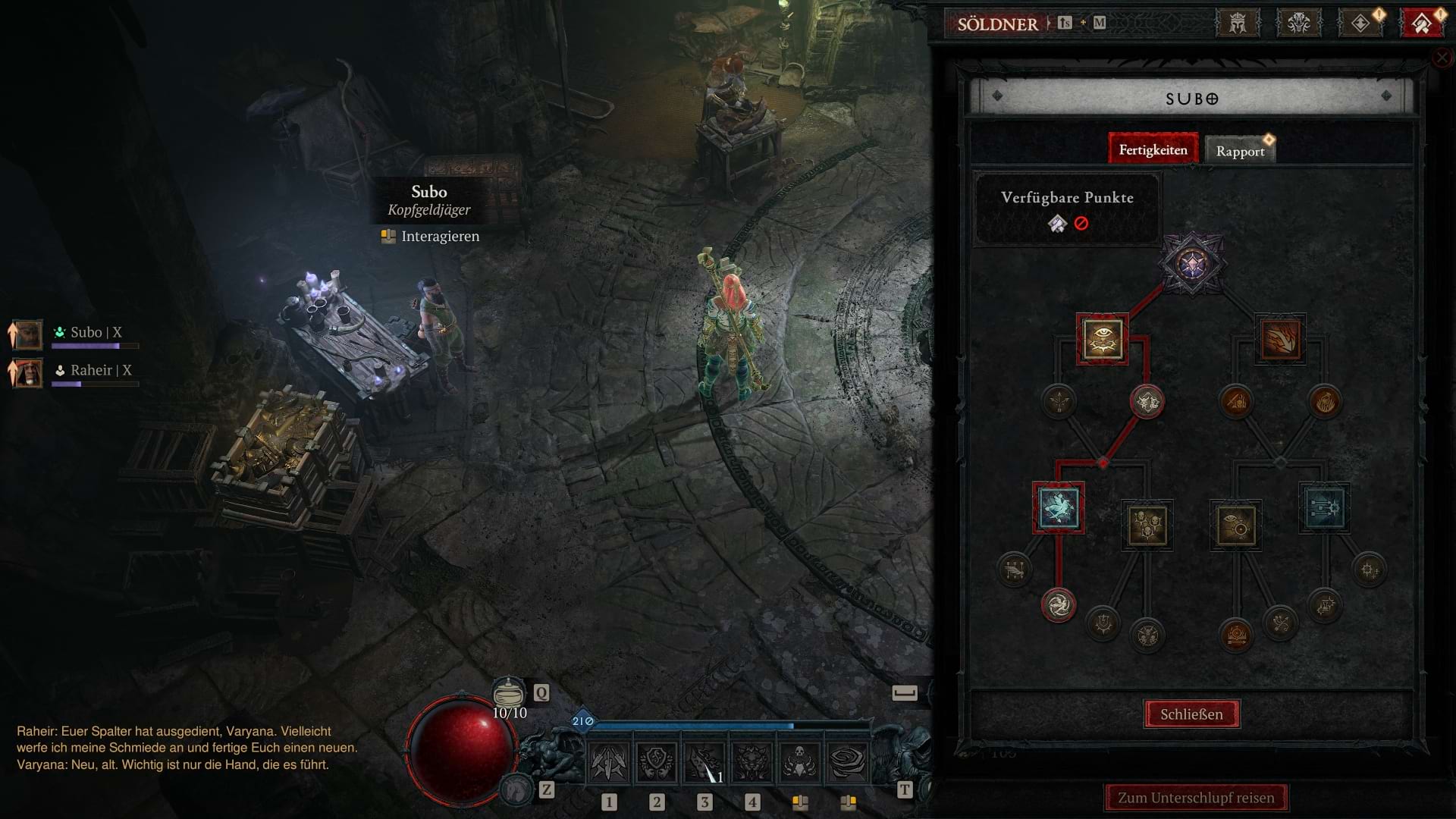Open the Fertigkeiten tab
The width and height of the screenshot is (1456, 819).
point(1153,149)
